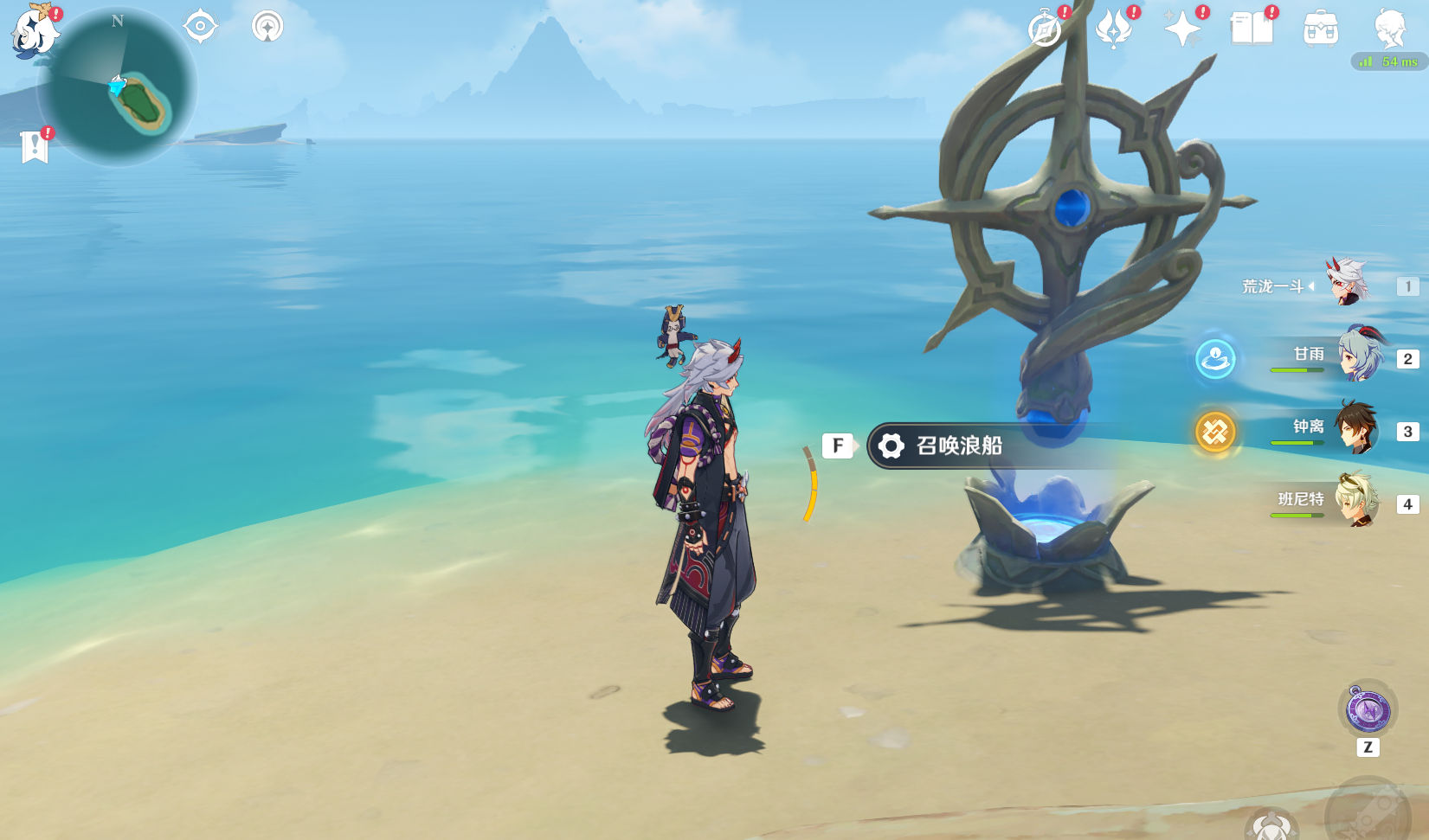The image size is (1429, 840).
Task: Select party member 荒泷一斗
Action: click(1347, 283)
